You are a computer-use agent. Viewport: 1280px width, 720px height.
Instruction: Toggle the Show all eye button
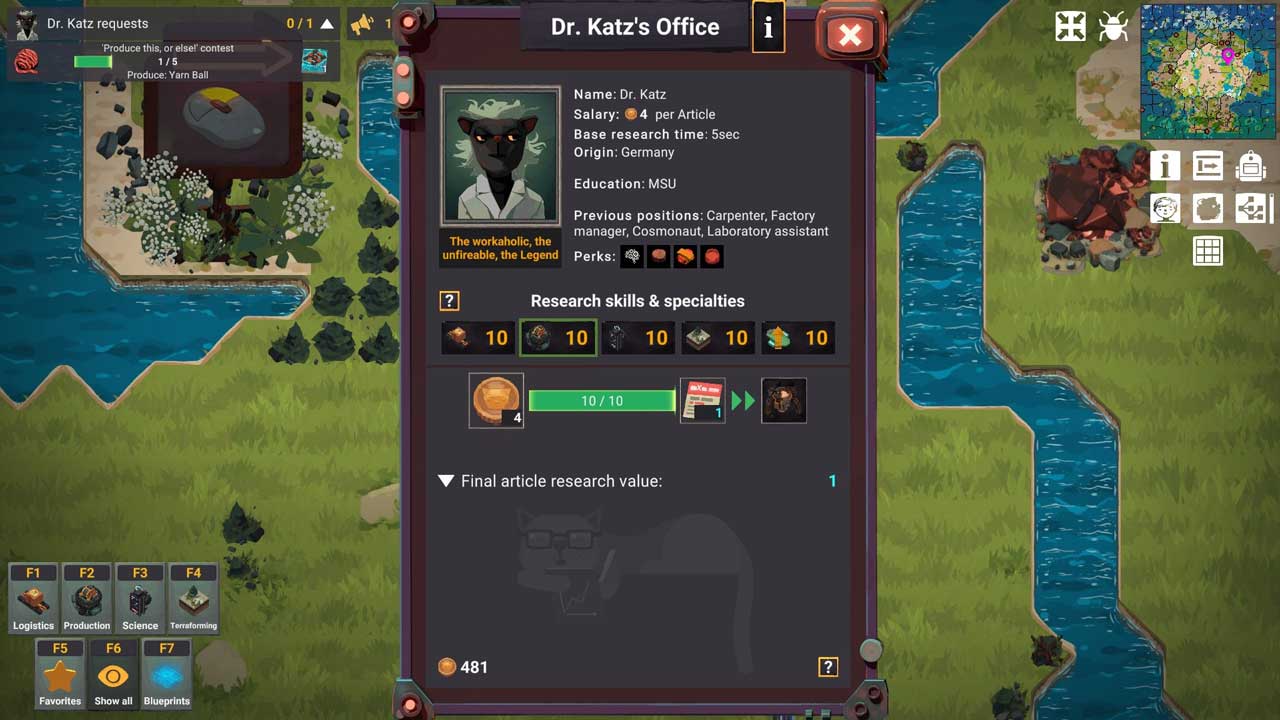tap(113, 674)
